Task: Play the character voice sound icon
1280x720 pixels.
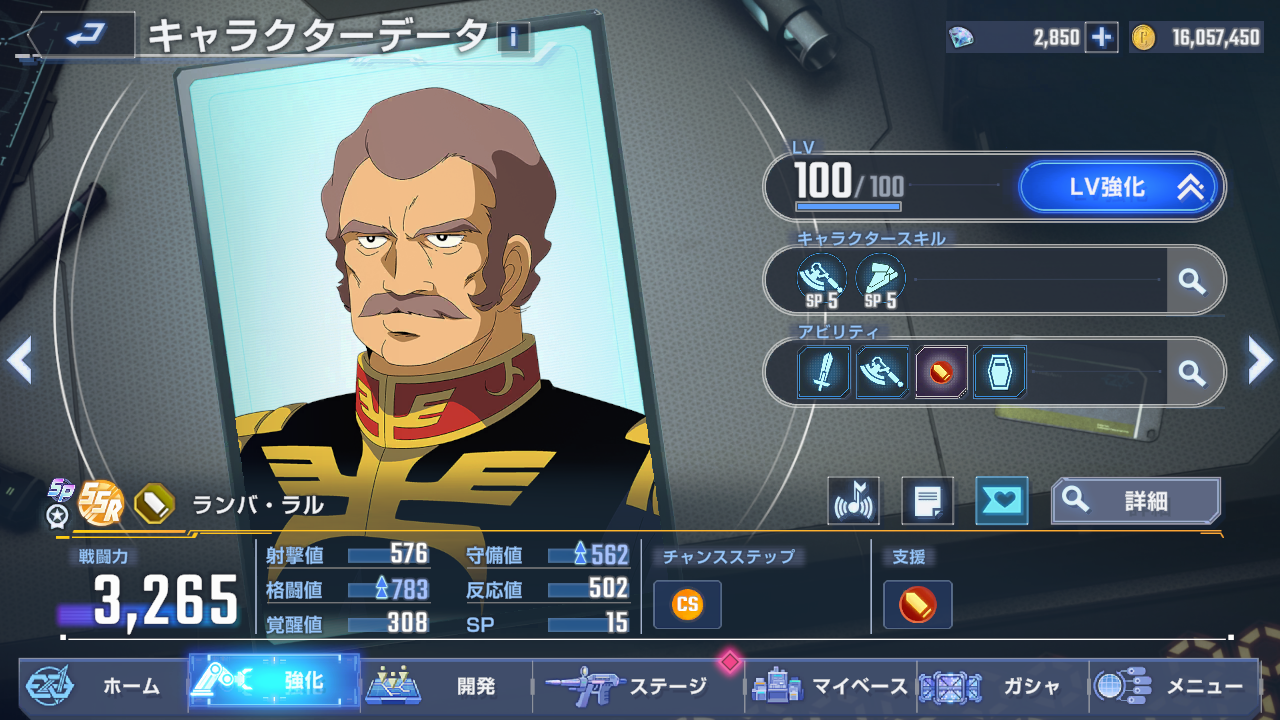Action: click(853, 501)
